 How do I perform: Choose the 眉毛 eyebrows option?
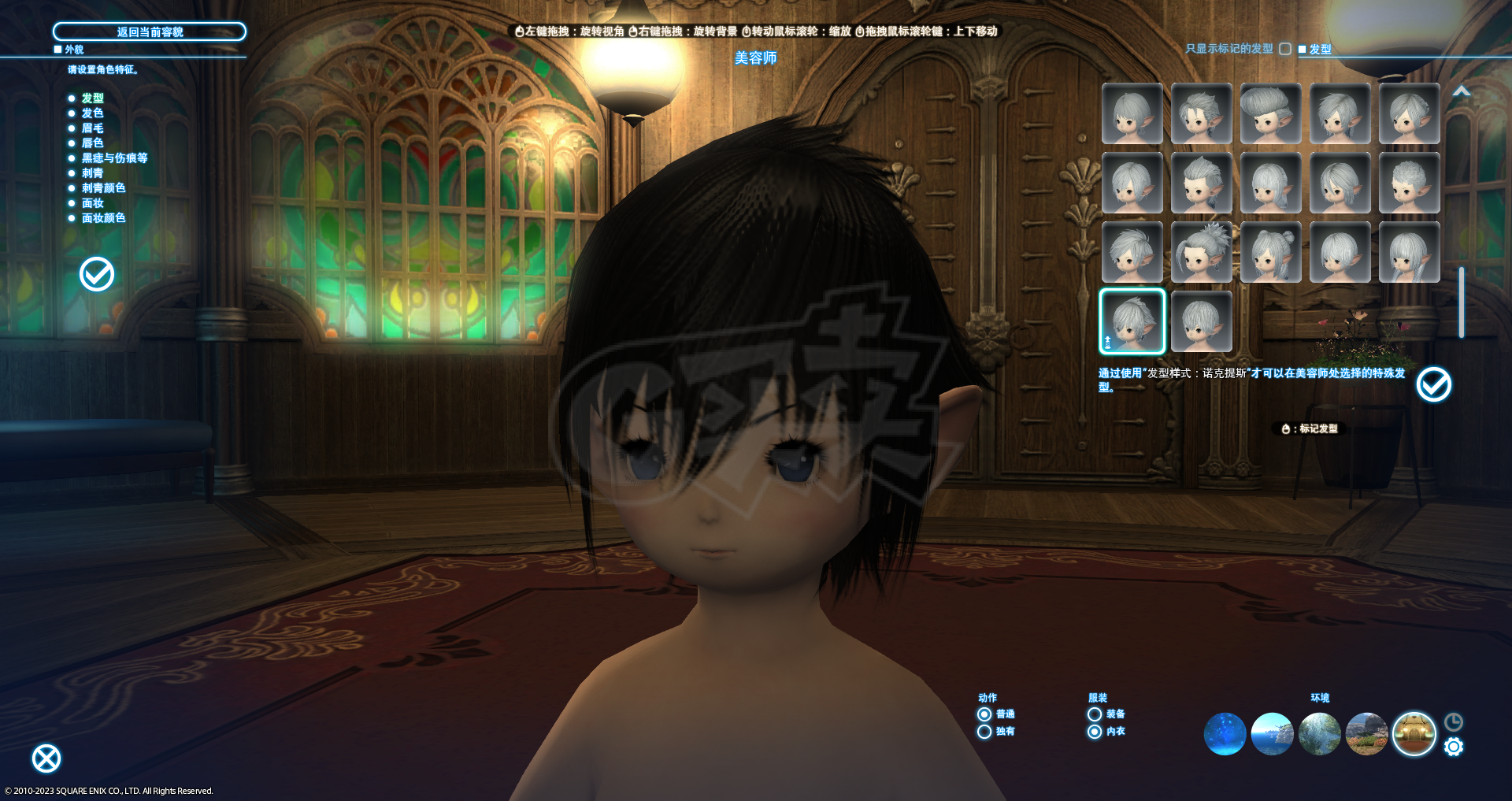click(92, 128)
